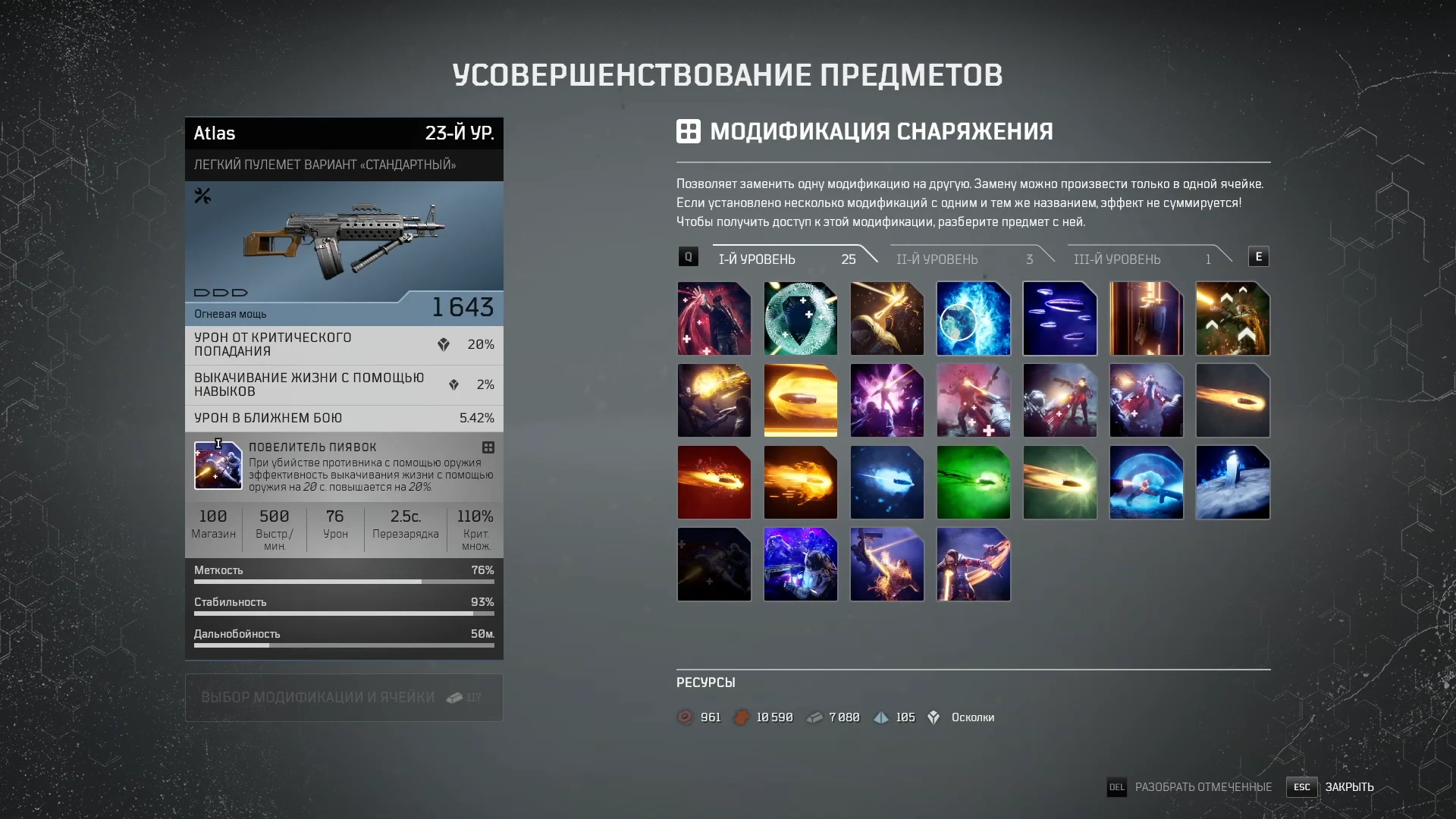Click the leather resource icon next to 10590

pos(741,717)
